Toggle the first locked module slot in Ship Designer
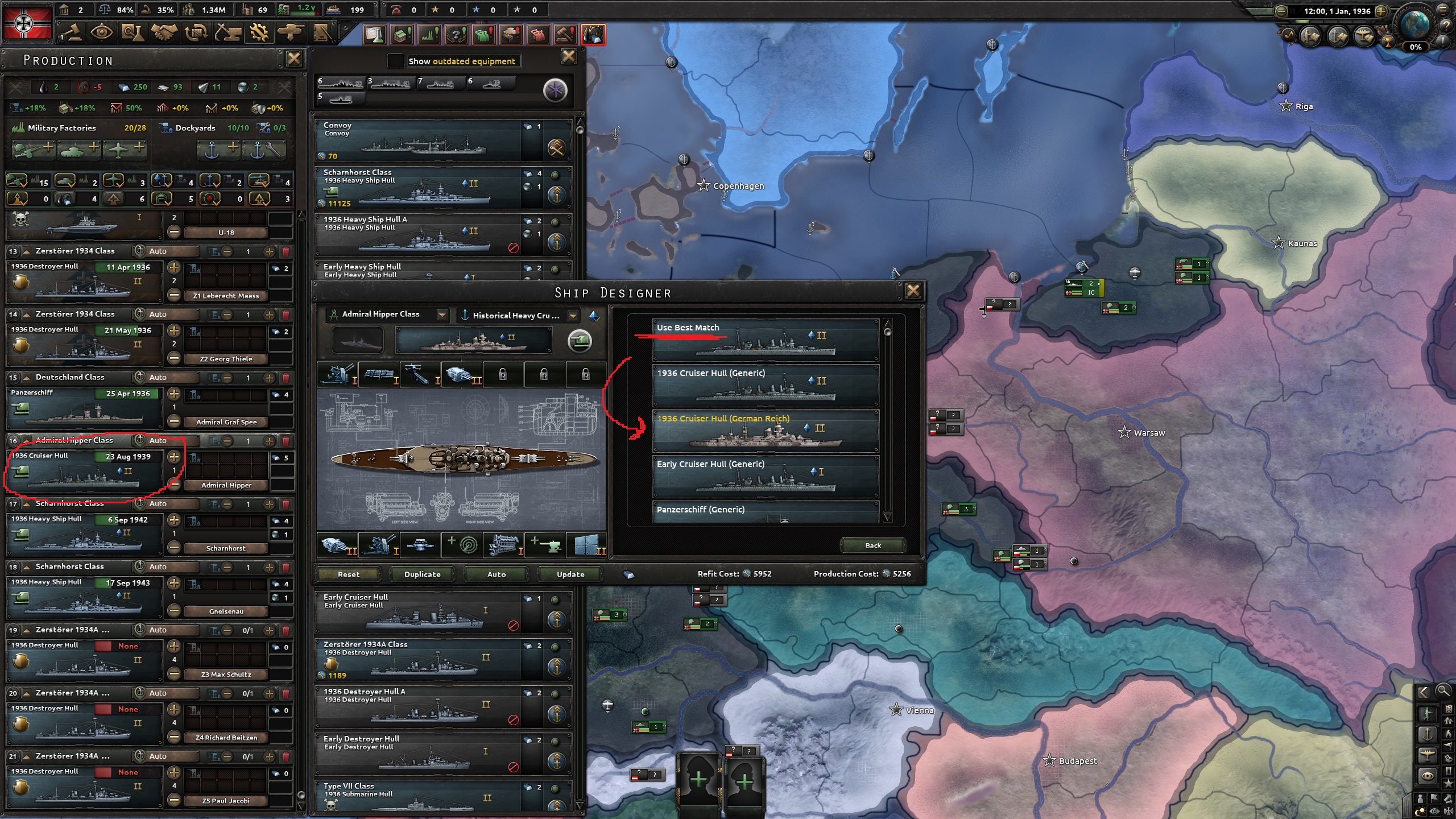 503,374
